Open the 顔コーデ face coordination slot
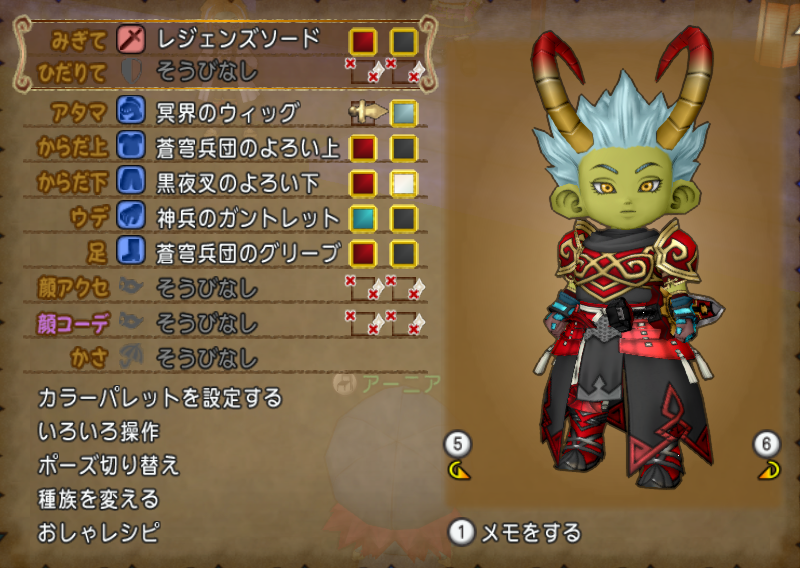This screenshot has width=800, height=568. pos(207,324)
